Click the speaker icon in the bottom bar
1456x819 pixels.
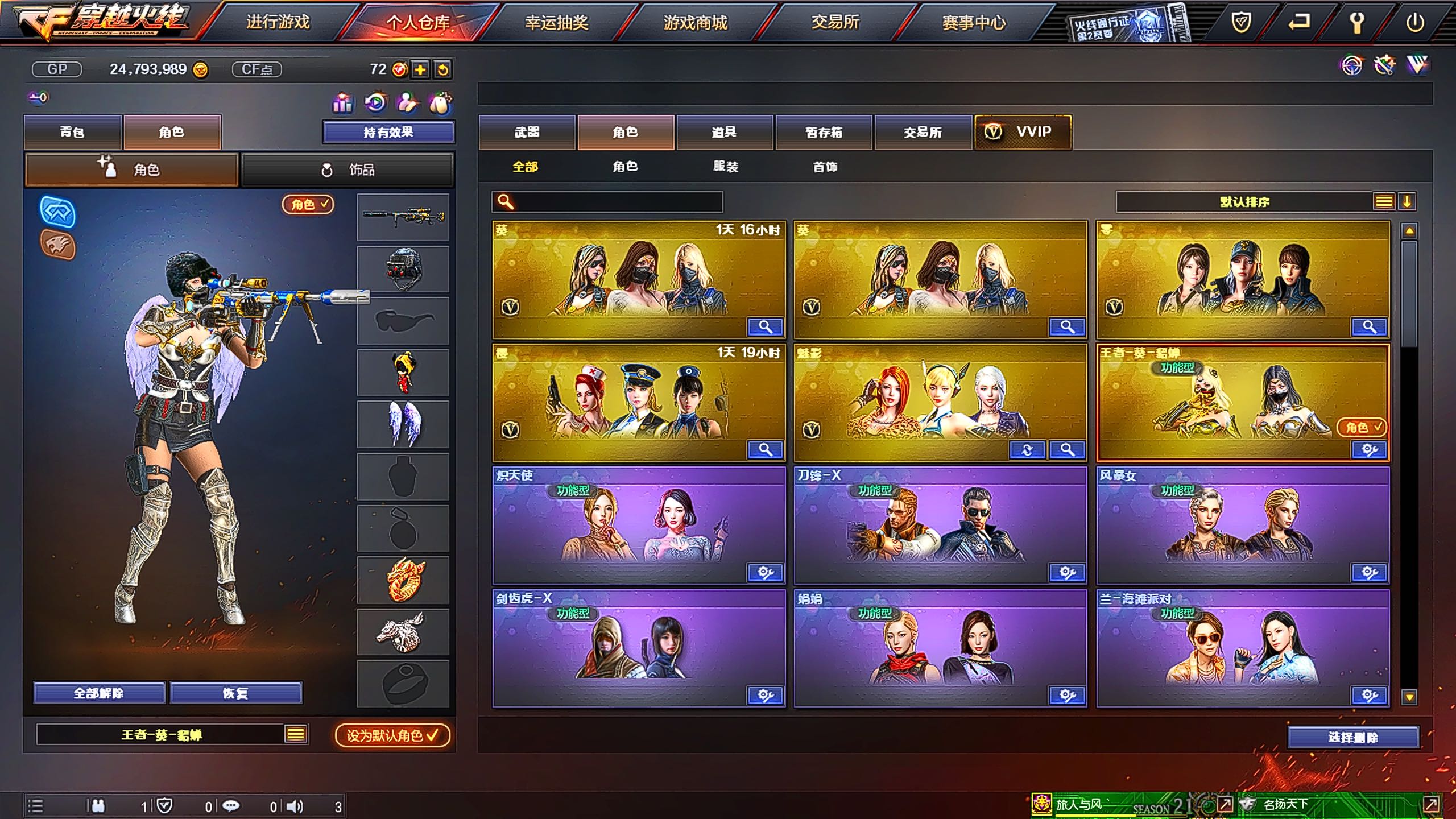pos(293,806)
